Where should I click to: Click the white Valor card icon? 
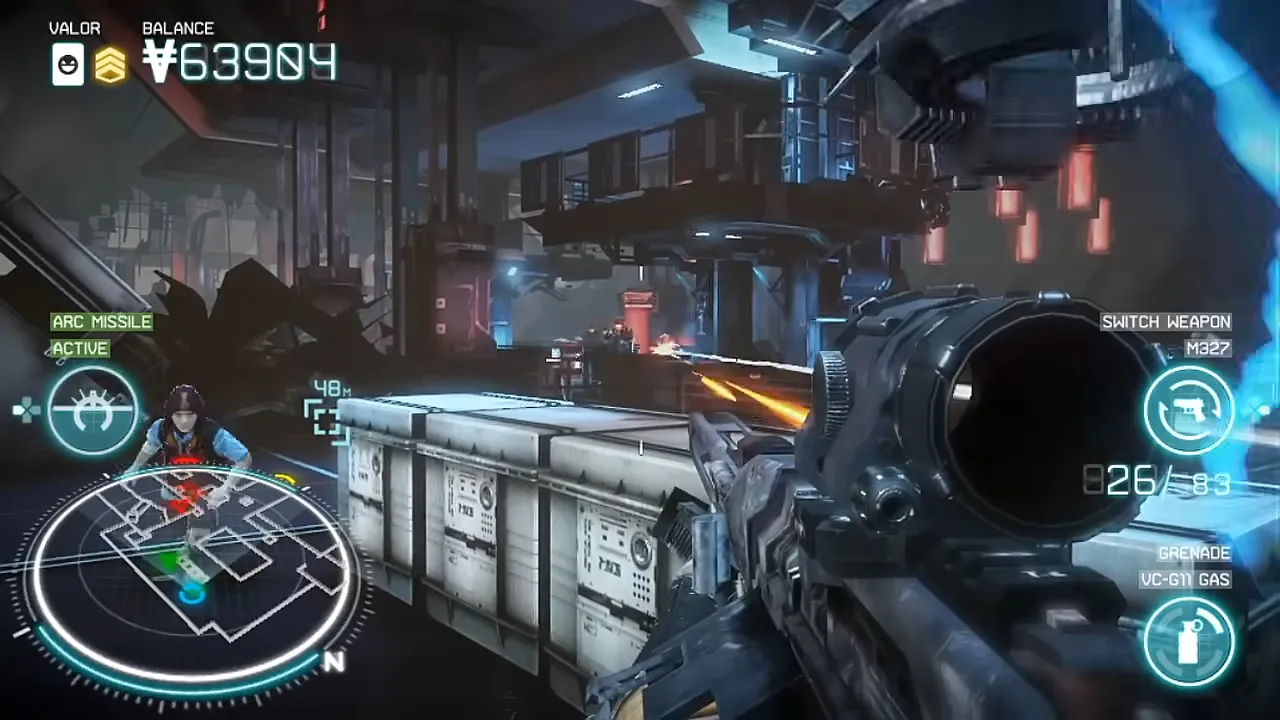68,66
